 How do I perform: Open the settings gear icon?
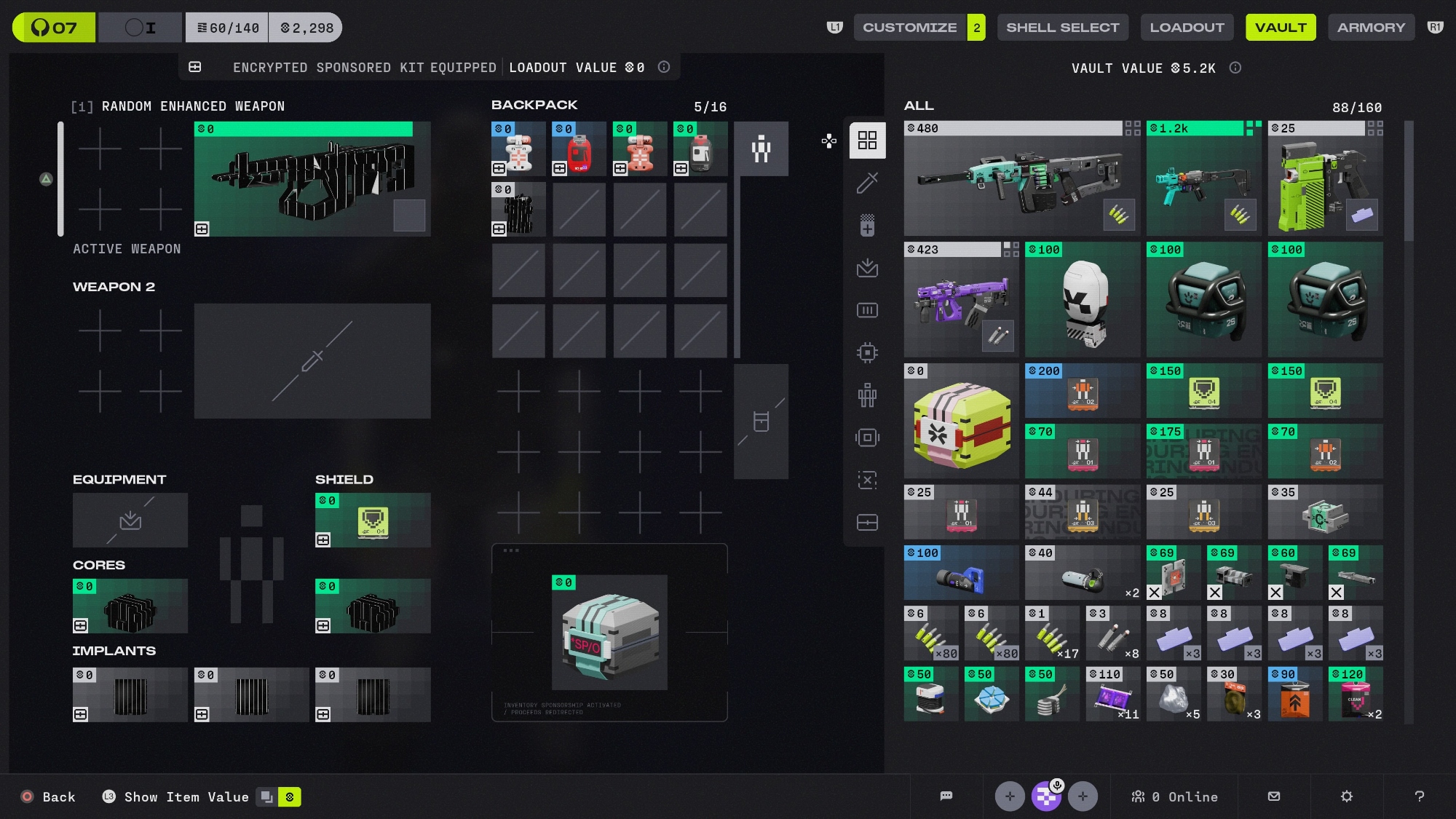tap(1346, 796)
